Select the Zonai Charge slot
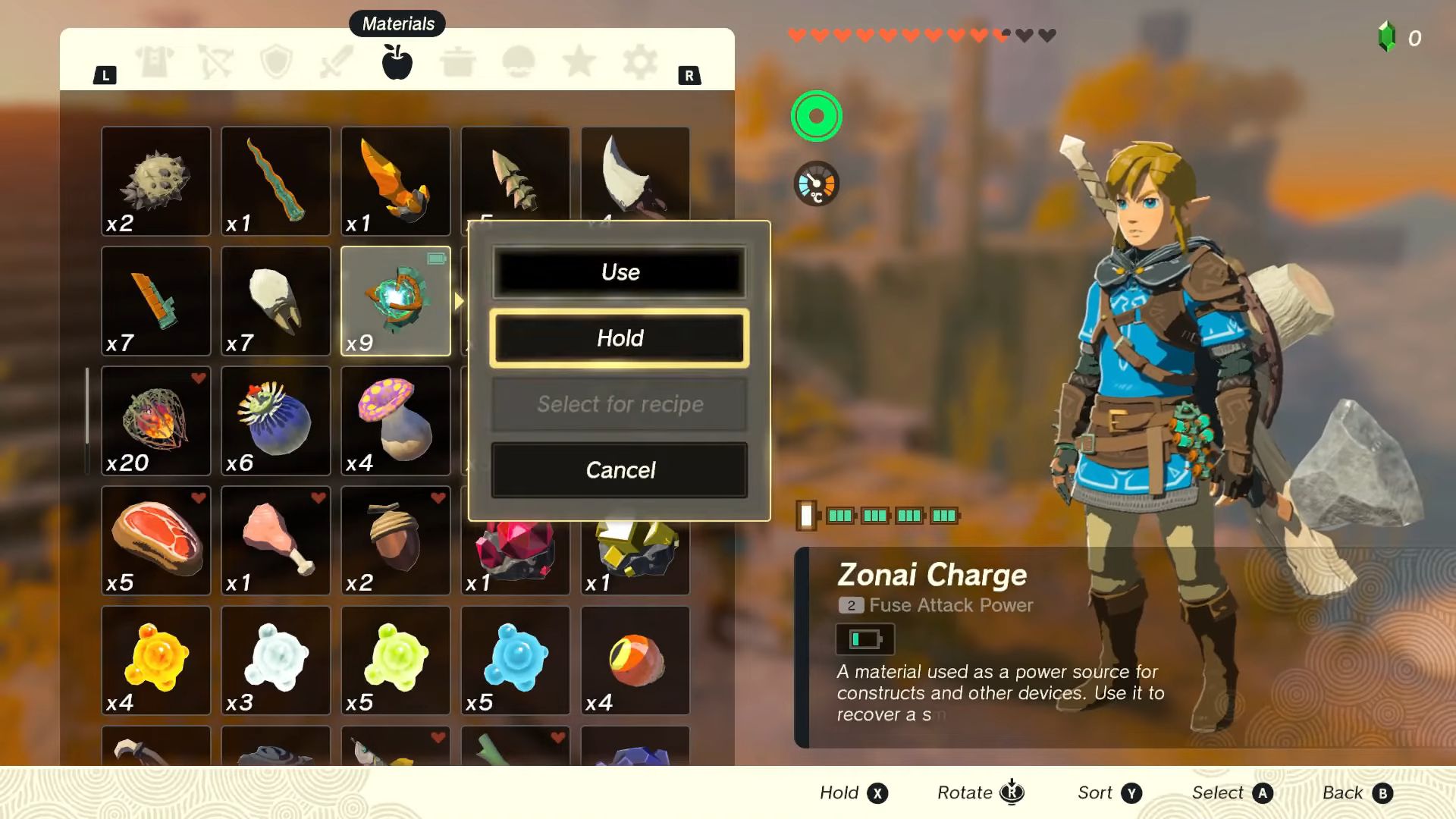This screenshot has width=1456, height=819. (395, 301)
